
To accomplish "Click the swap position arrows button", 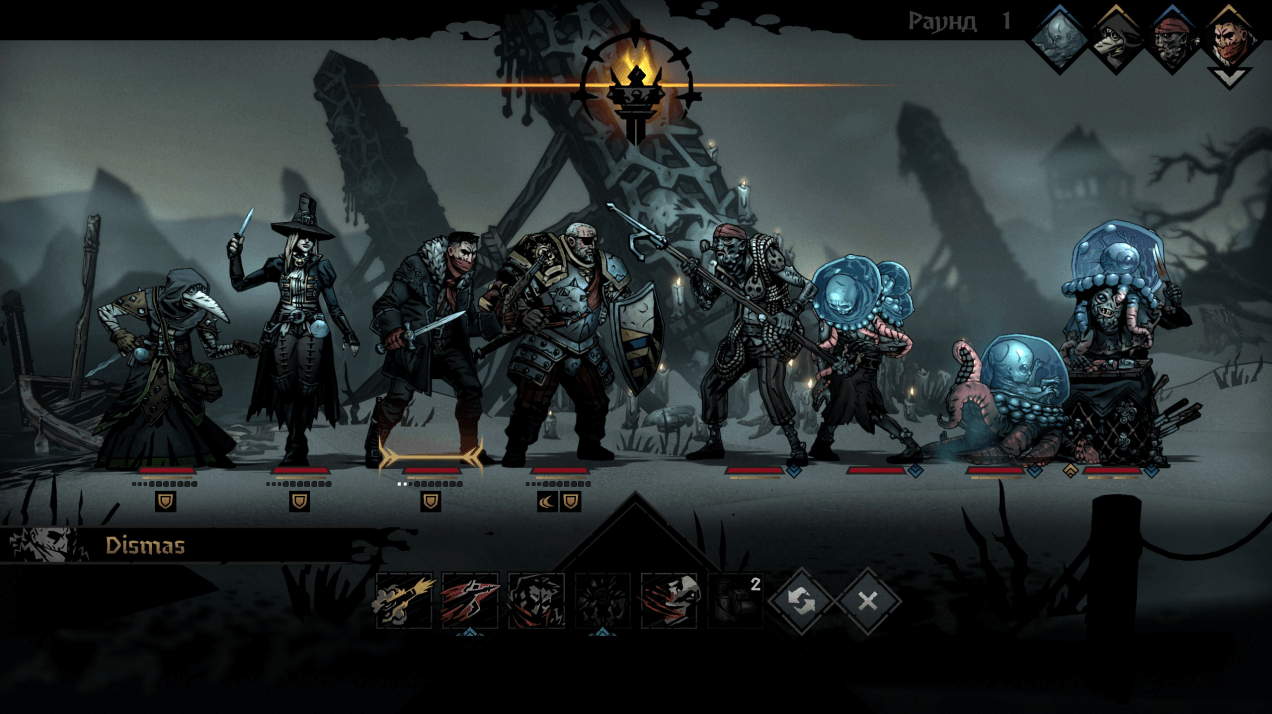I will pos(801,601).
